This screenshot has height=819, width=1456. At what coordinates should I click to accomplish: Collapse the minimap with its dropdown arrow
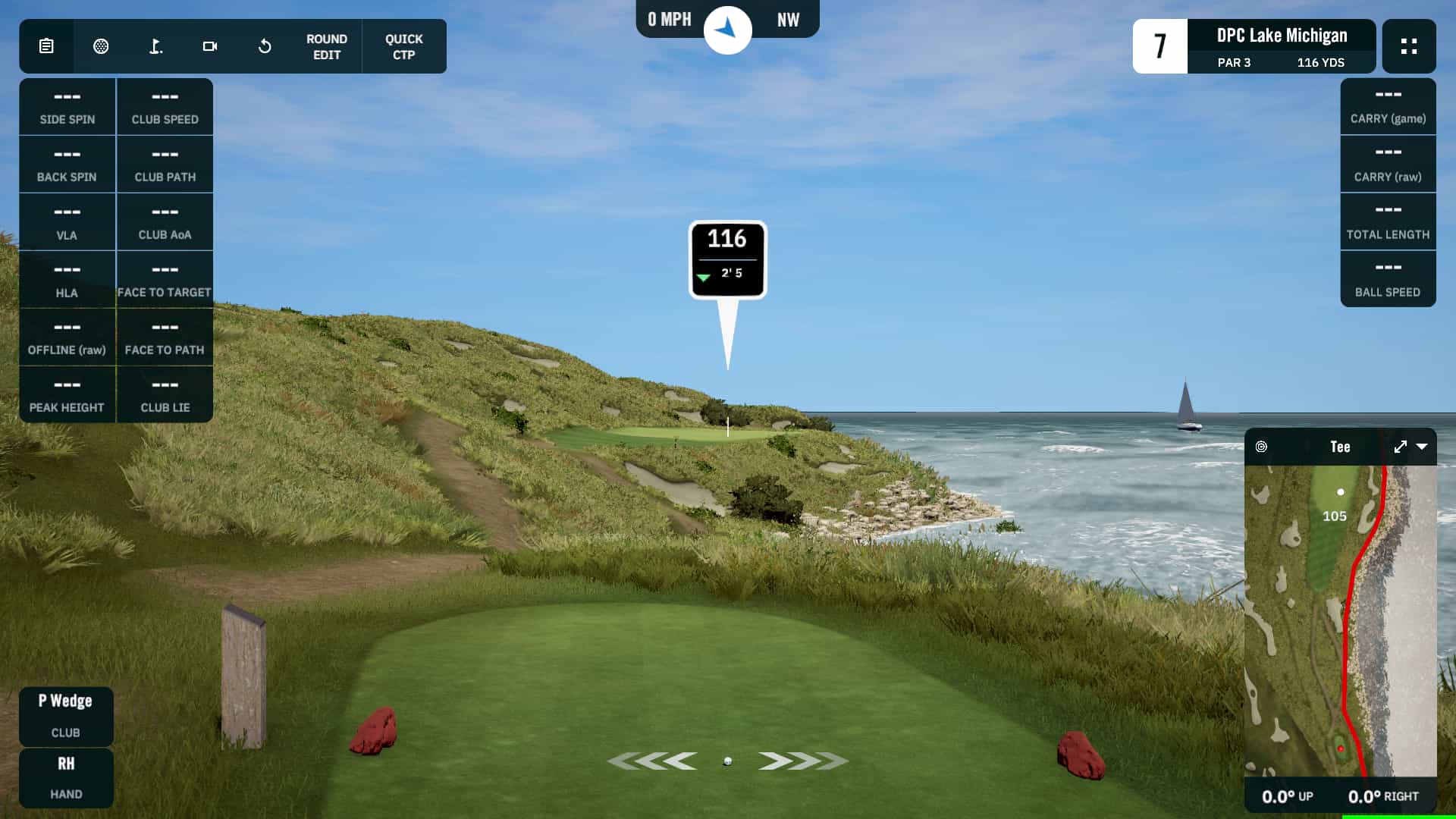(x=1421, y=447)
